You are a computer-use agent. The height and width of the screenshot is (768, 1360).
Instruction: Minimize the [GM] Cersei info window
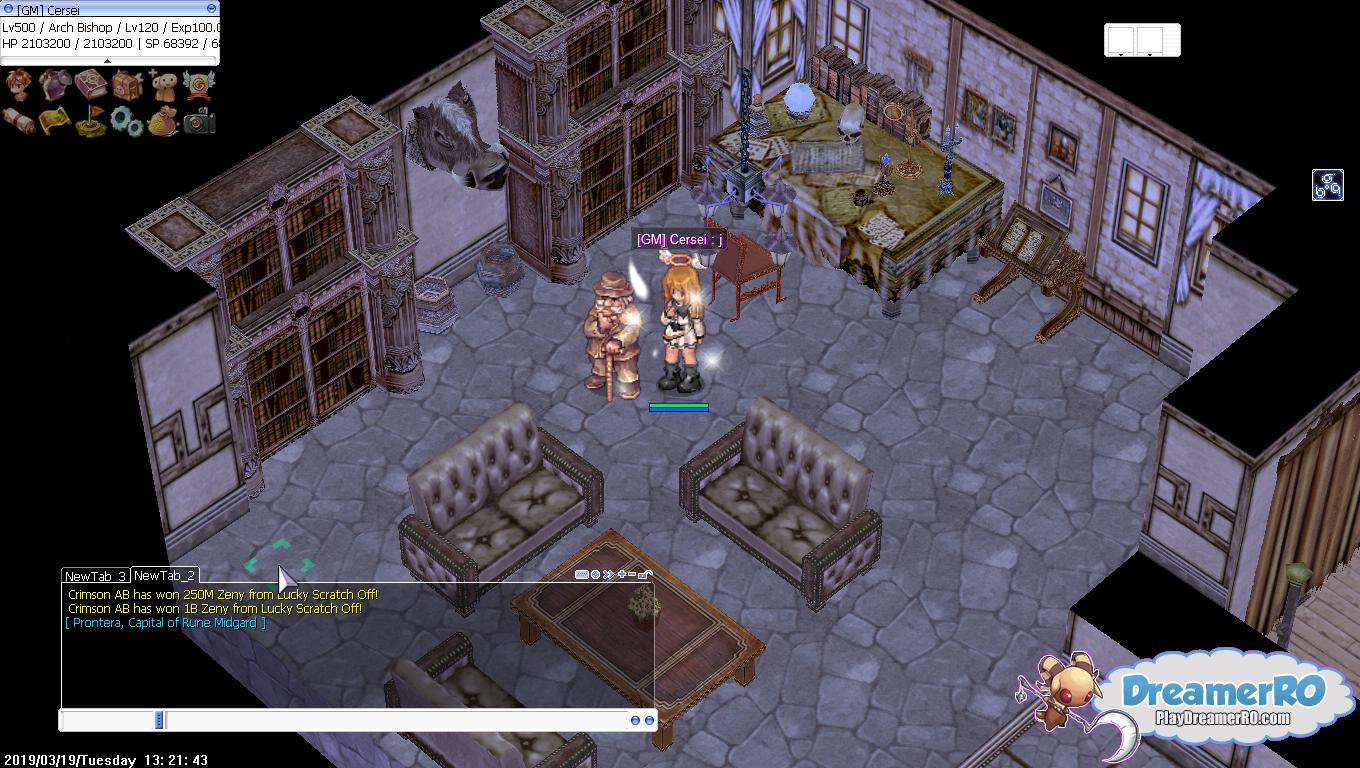click(211, 9)
